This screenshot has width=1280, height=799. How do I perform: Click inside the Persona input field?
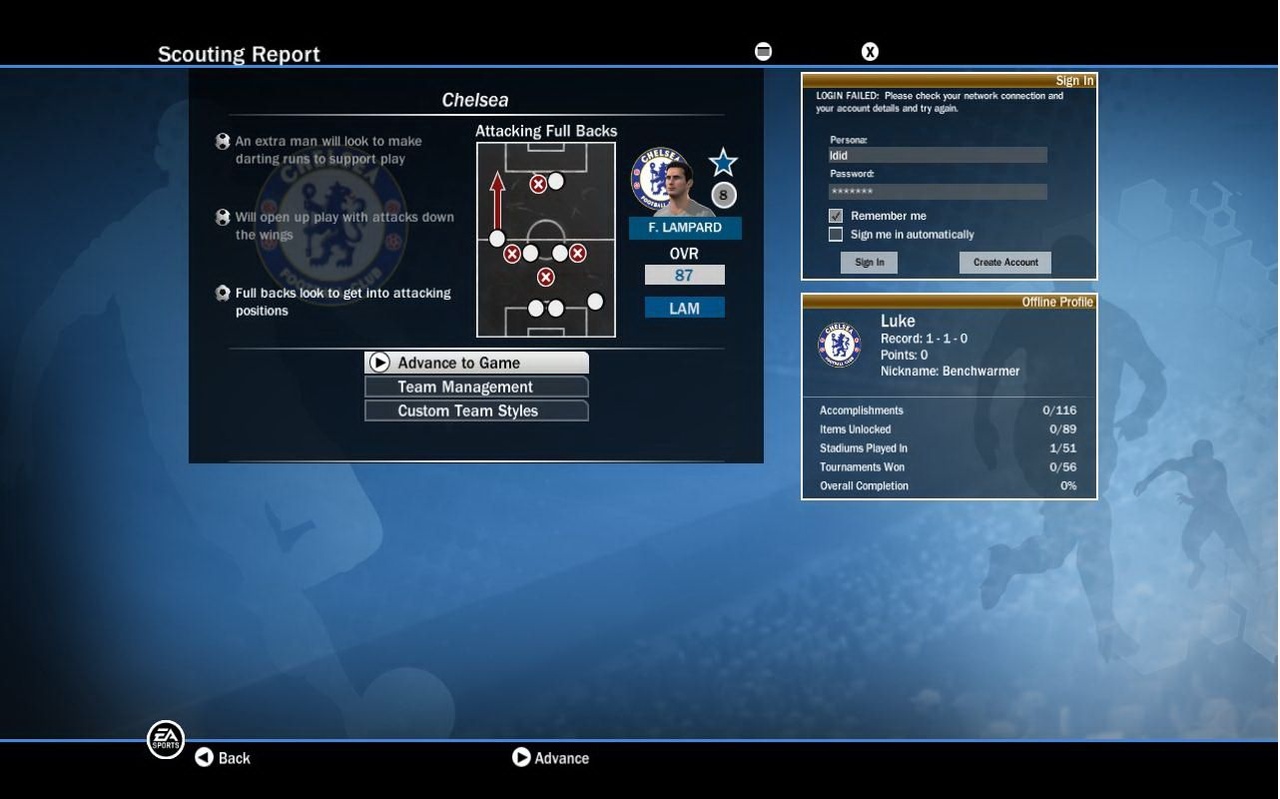coord(936,154)
